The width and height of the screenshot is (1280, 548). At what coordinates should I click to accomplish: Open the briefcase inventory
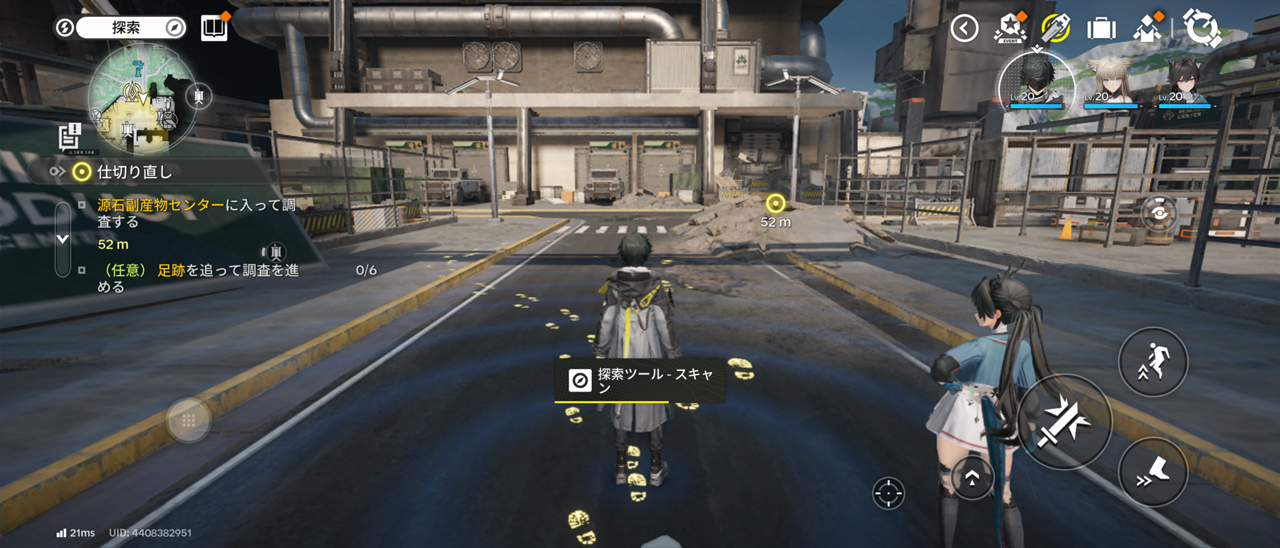pos(1101,28)
